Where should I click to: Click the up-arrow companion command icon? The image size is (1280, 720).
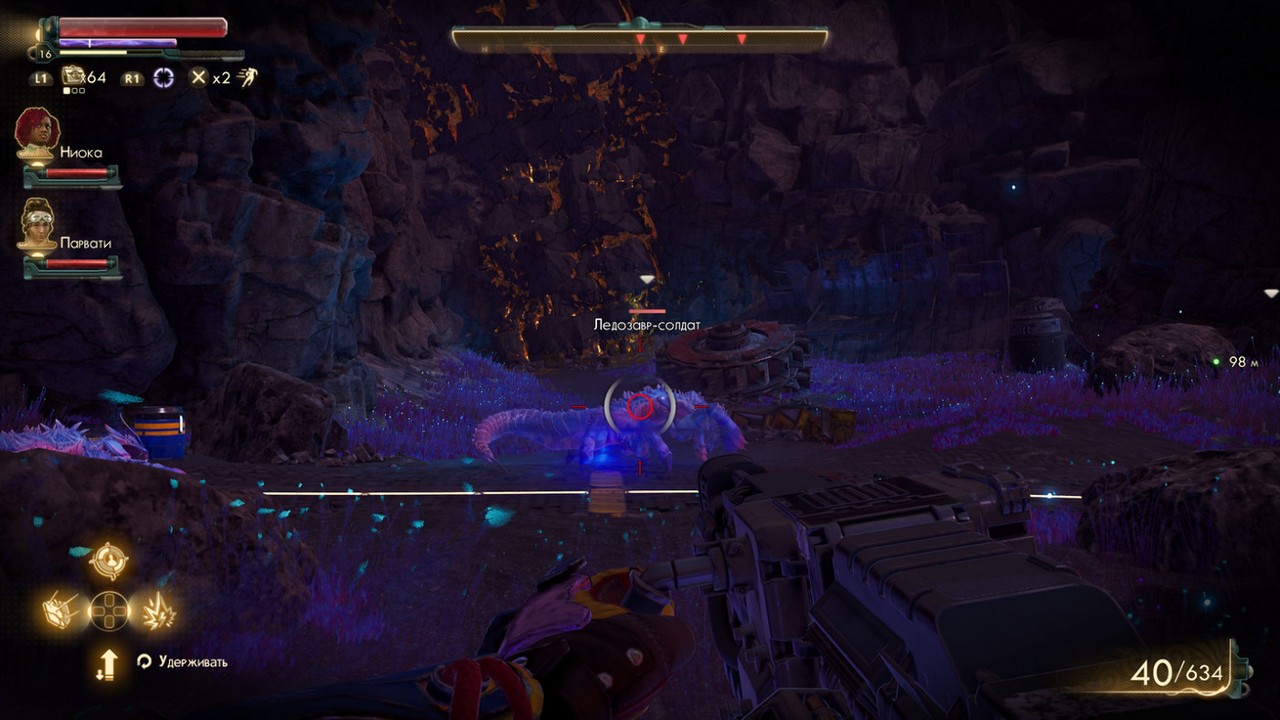107,664
